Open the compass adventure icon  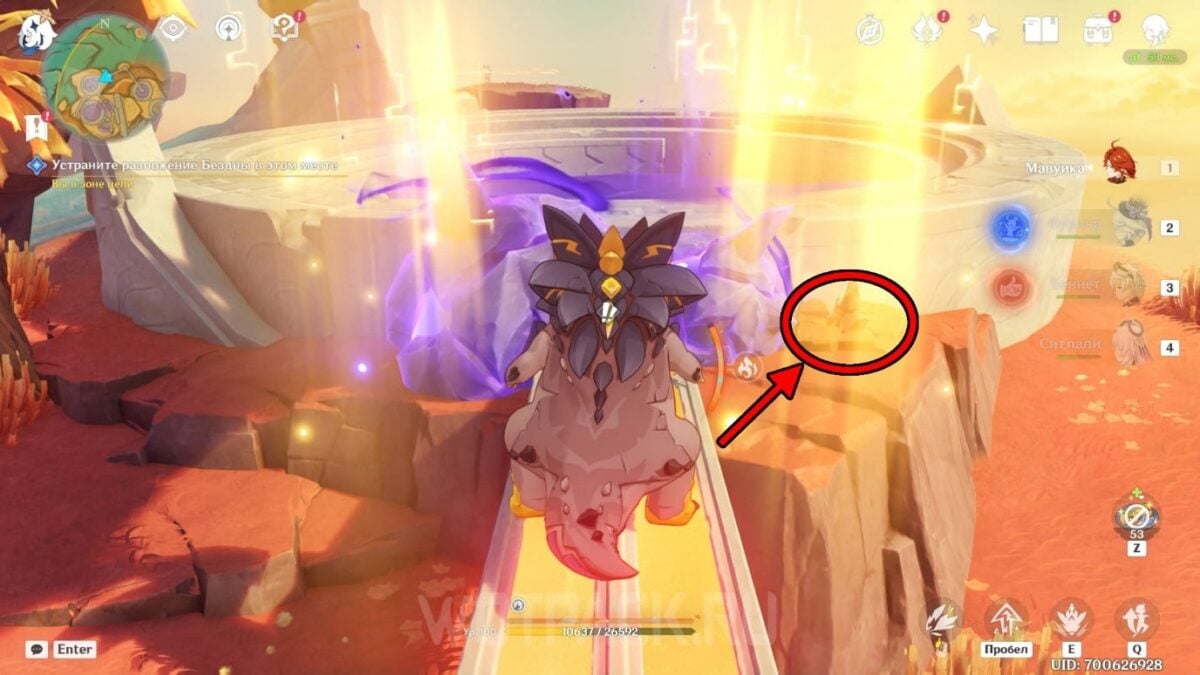tap(870, 30)
